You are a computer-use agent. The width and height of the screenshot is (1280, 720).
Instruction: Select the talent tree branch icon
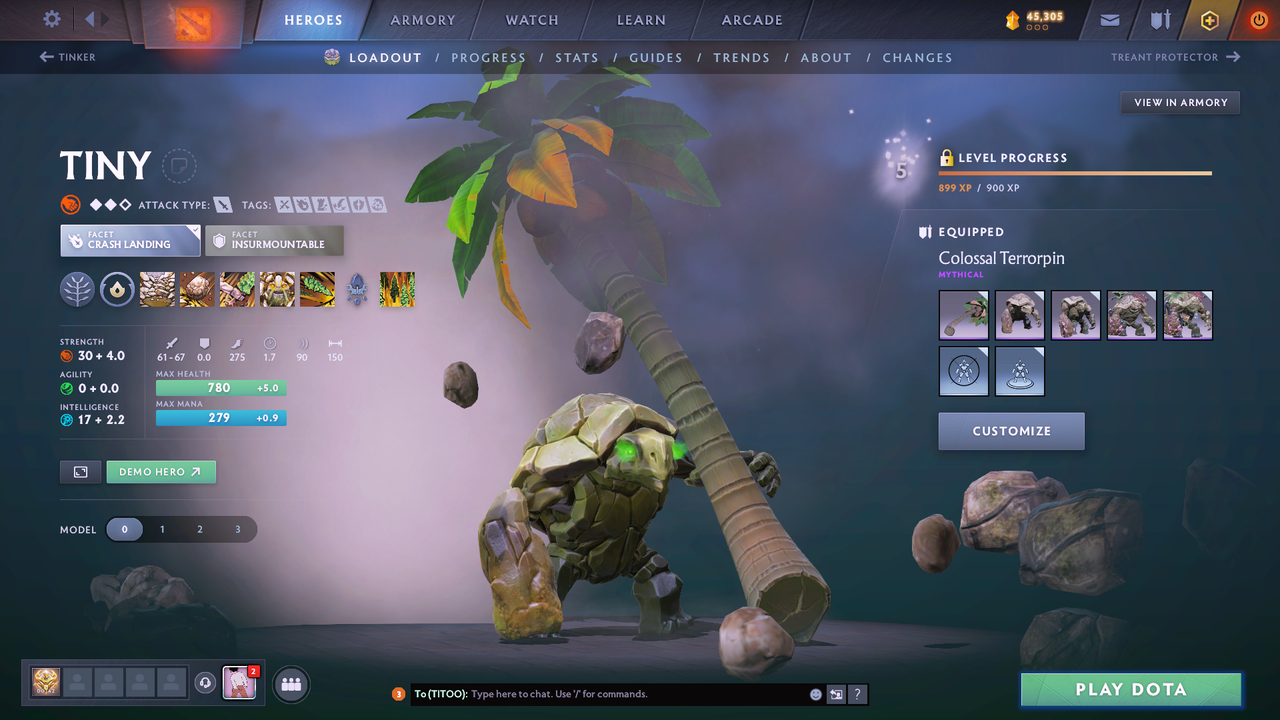77,289
